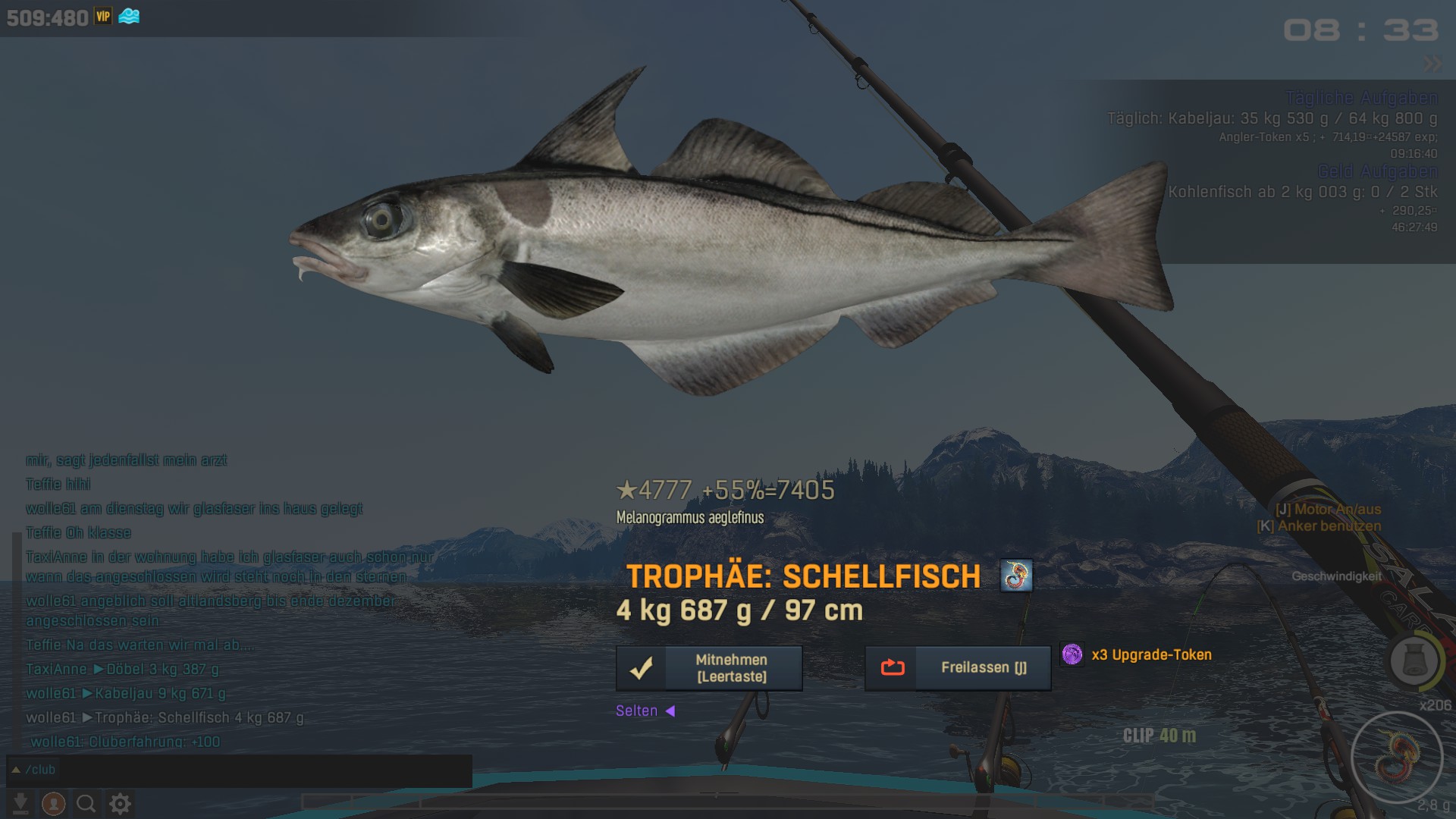The height and width of the screenshot is (819, 1456).
Task: Click the bait icon beside the trophy title
Action: pos(1016,576)
